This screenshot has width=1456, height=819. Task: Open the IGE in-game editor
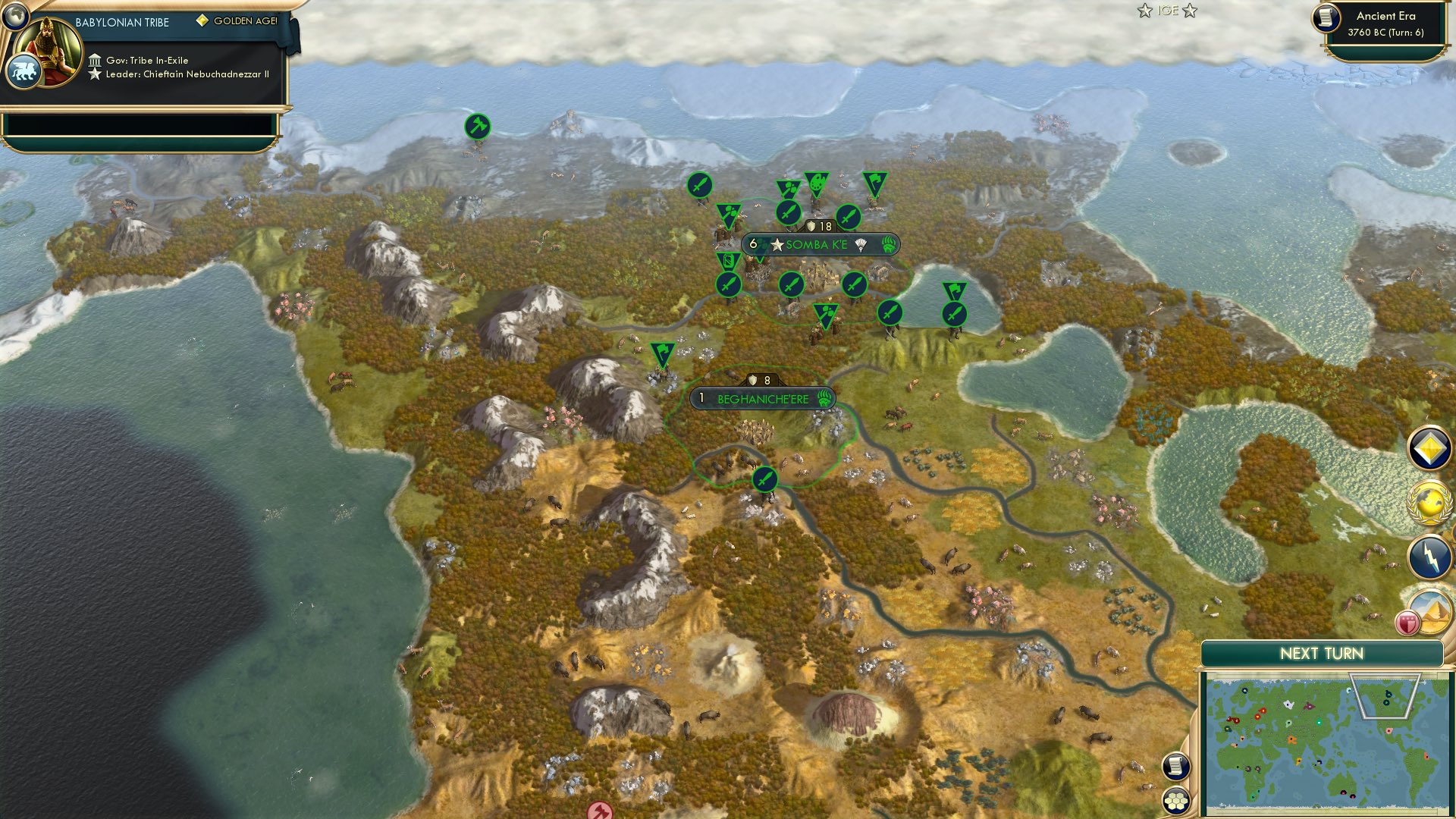tap(1169, 11)
